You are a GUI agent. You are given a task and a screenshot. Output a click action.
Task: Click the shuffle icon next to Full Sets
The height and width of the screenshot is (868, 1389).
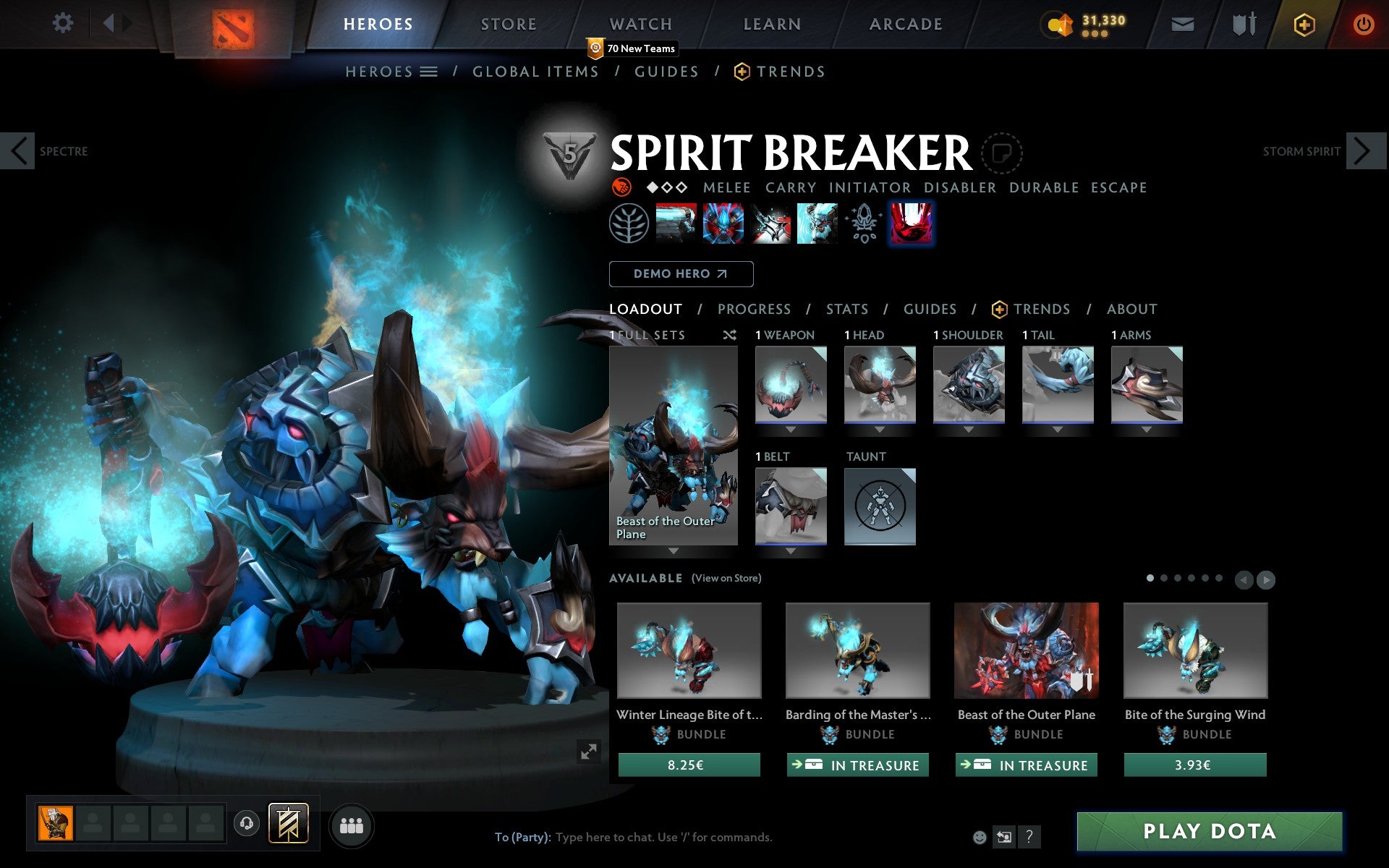pyautogui.click(x=730, y=335)
